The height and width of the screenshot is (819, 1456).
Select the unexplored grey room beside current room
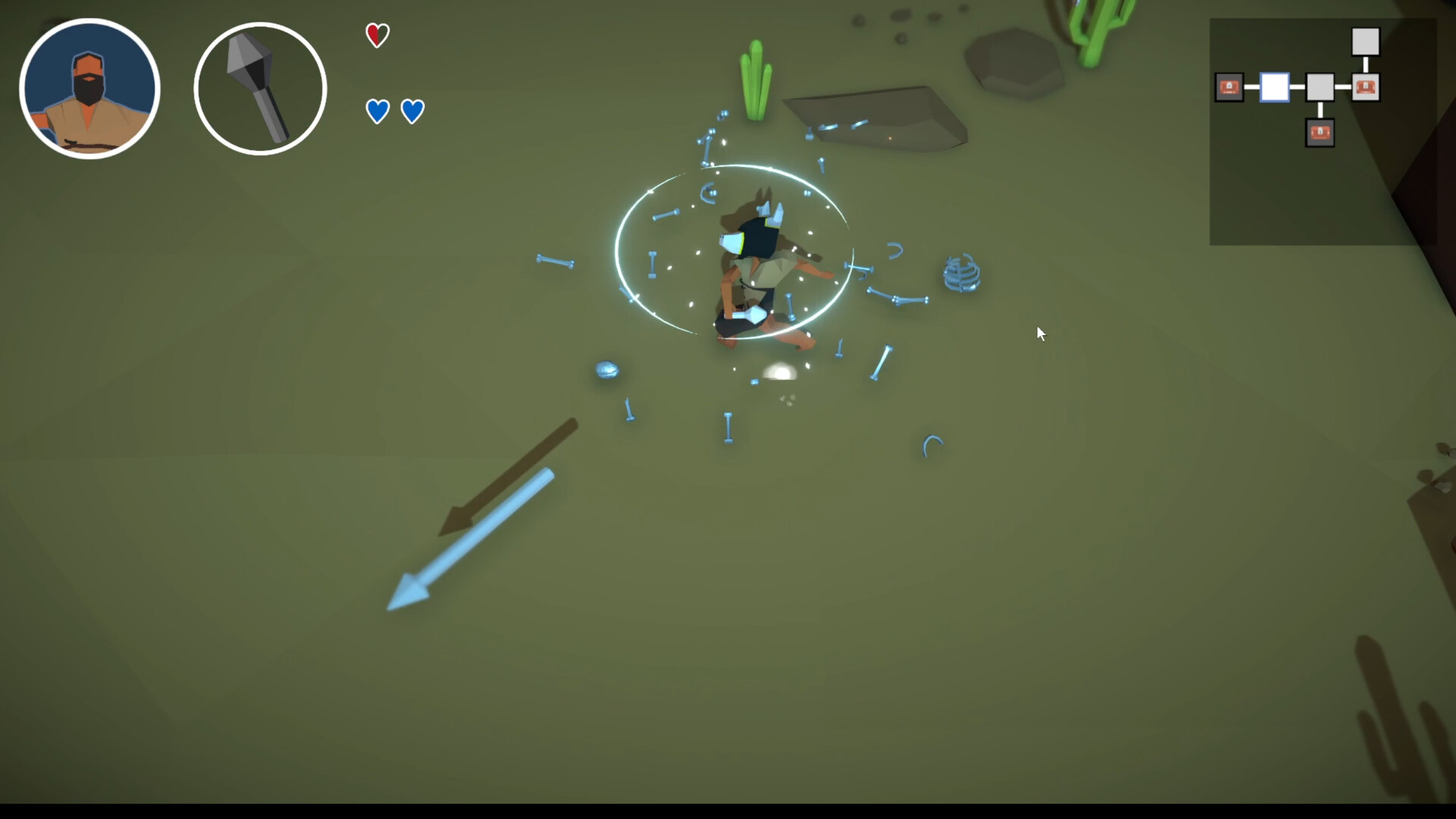(1320, 88)
